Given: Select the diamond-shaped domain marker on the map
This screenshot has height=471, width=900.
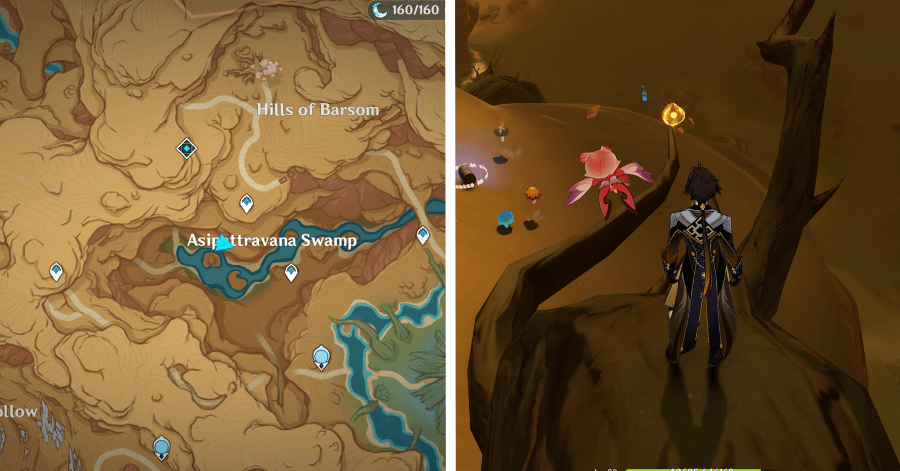Looking at the screenshot, I should [186, 149].
